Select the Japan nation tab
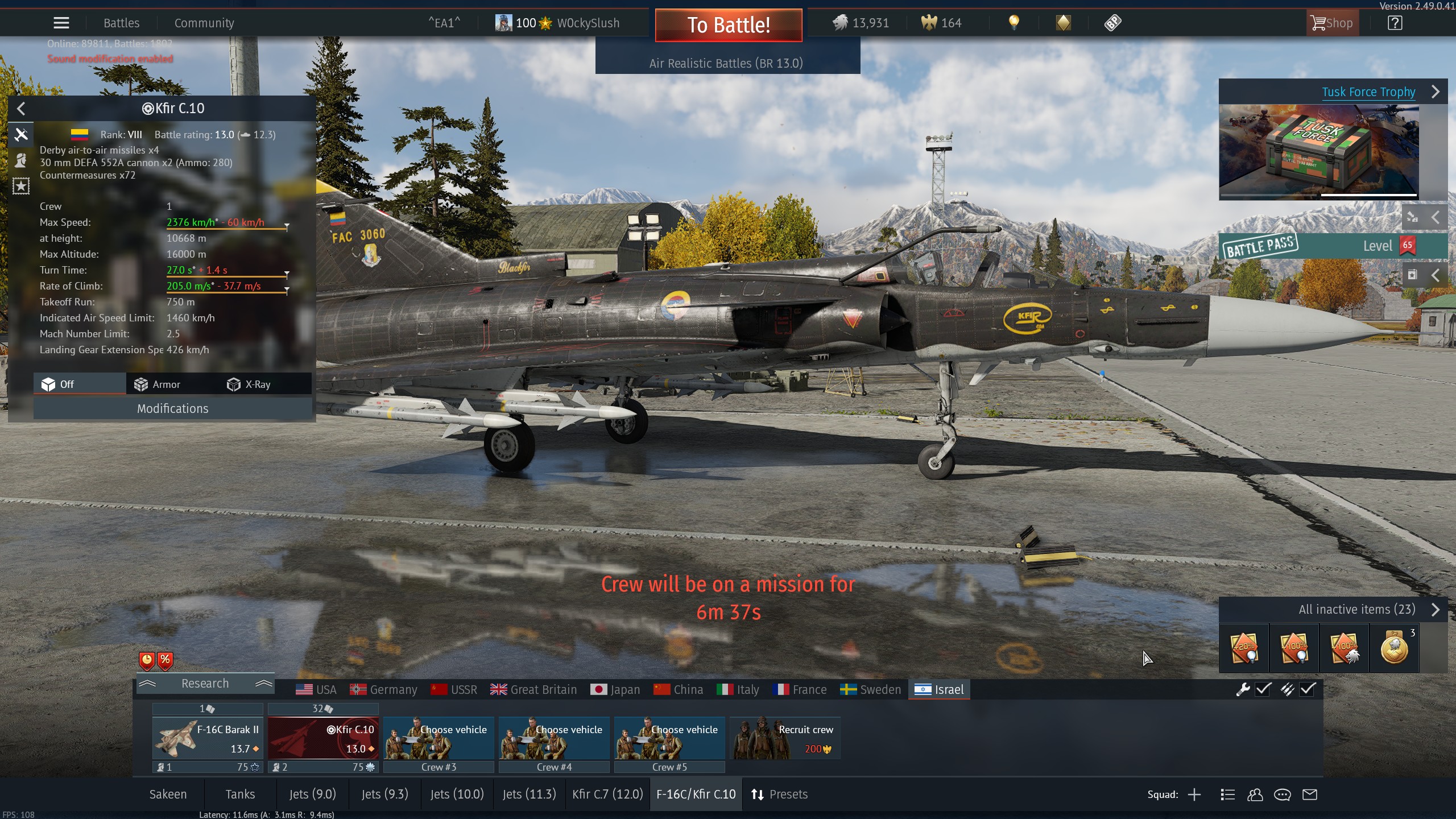Viewport: 1456px width, 819px height. 615,689
